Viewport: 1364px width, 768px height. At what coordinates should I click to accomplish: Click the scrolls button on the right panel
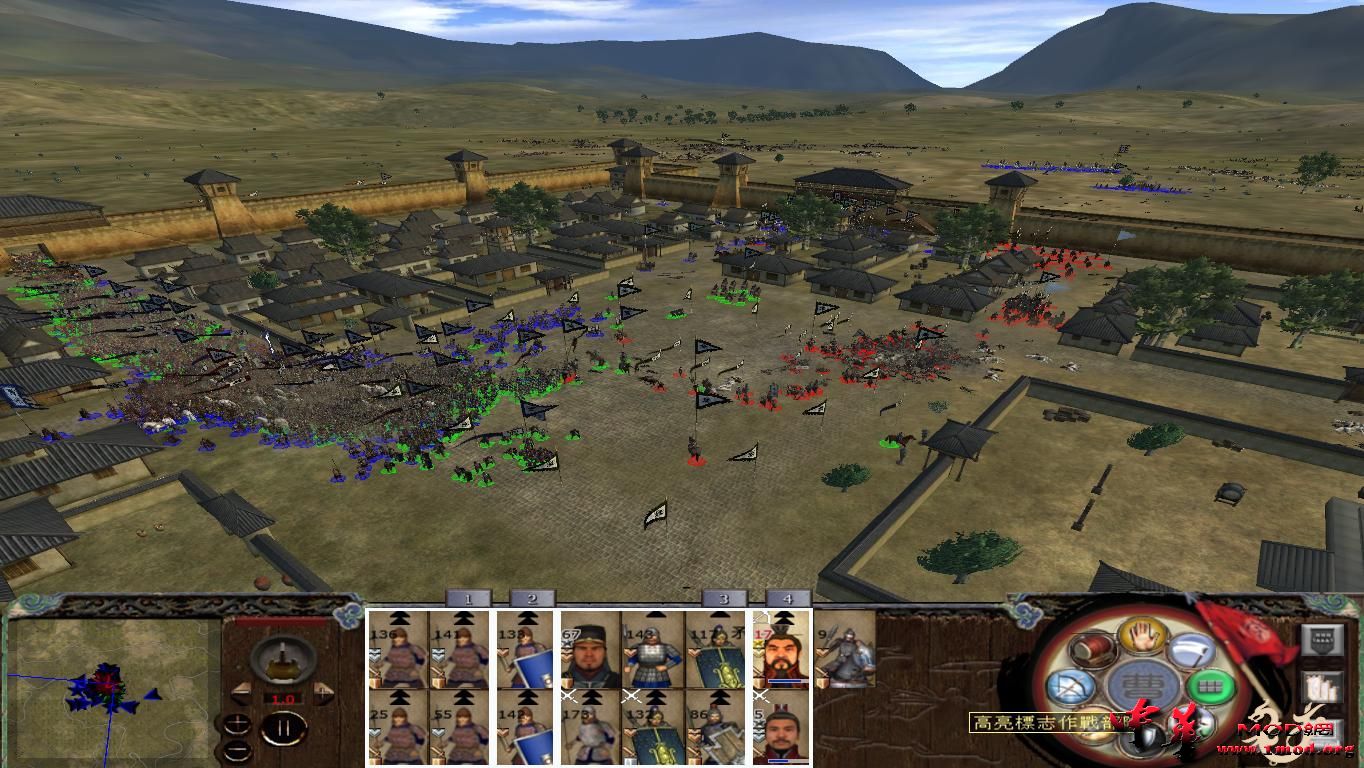pos(1323,688)
